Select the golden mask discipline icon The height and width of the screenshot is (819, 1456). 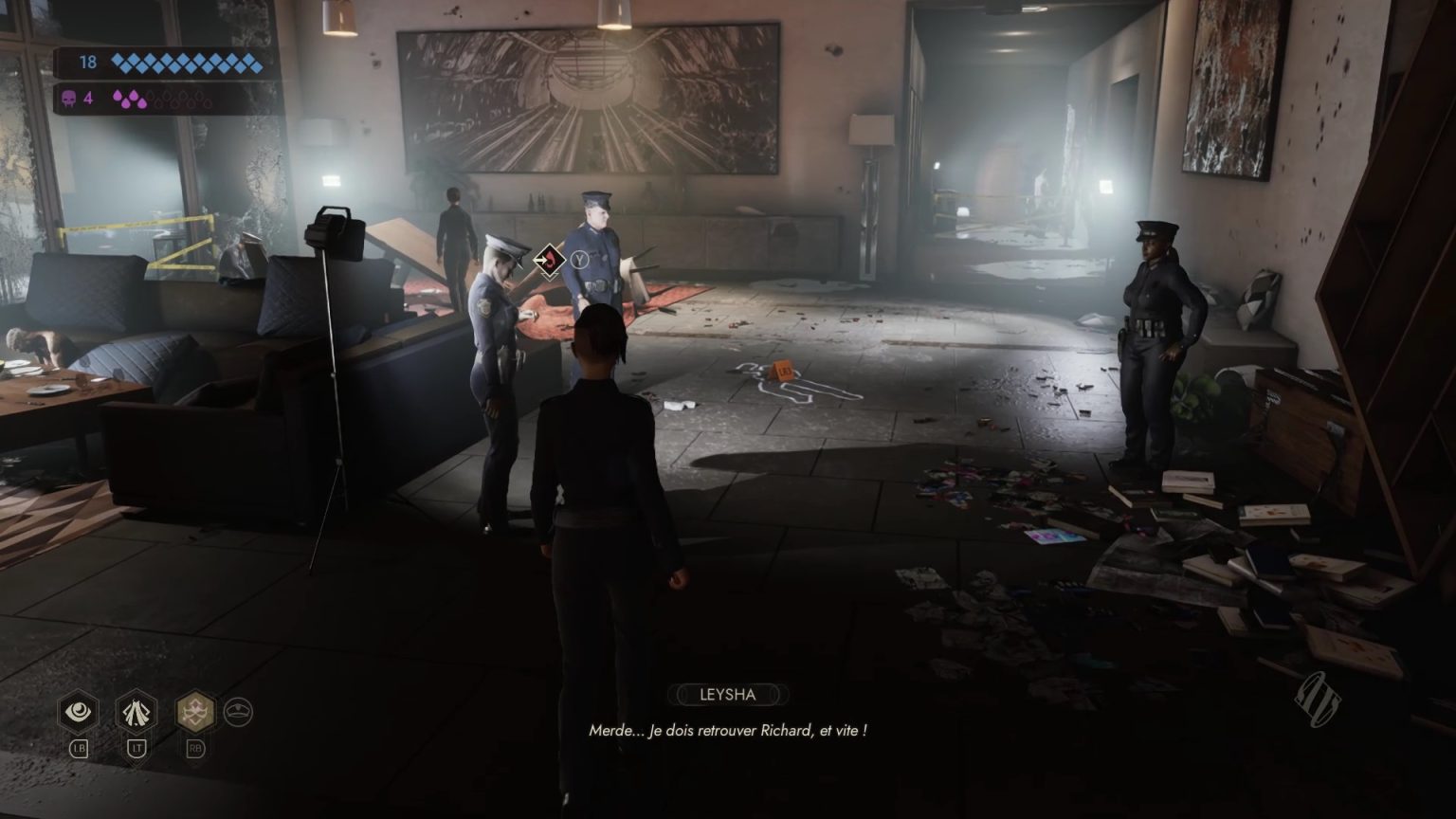click(195, 710)
